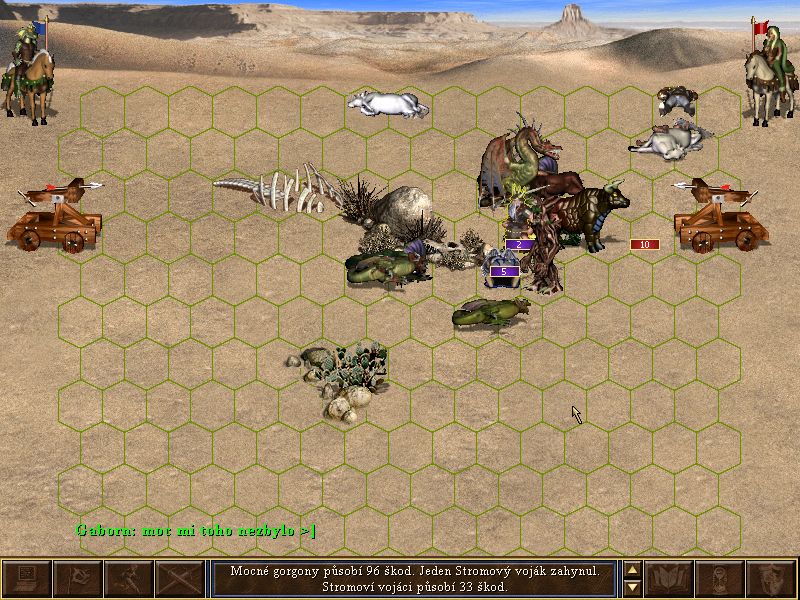Make the active unit wait with the hourglass
Screen dimensions: 800x600
point(721,579)
